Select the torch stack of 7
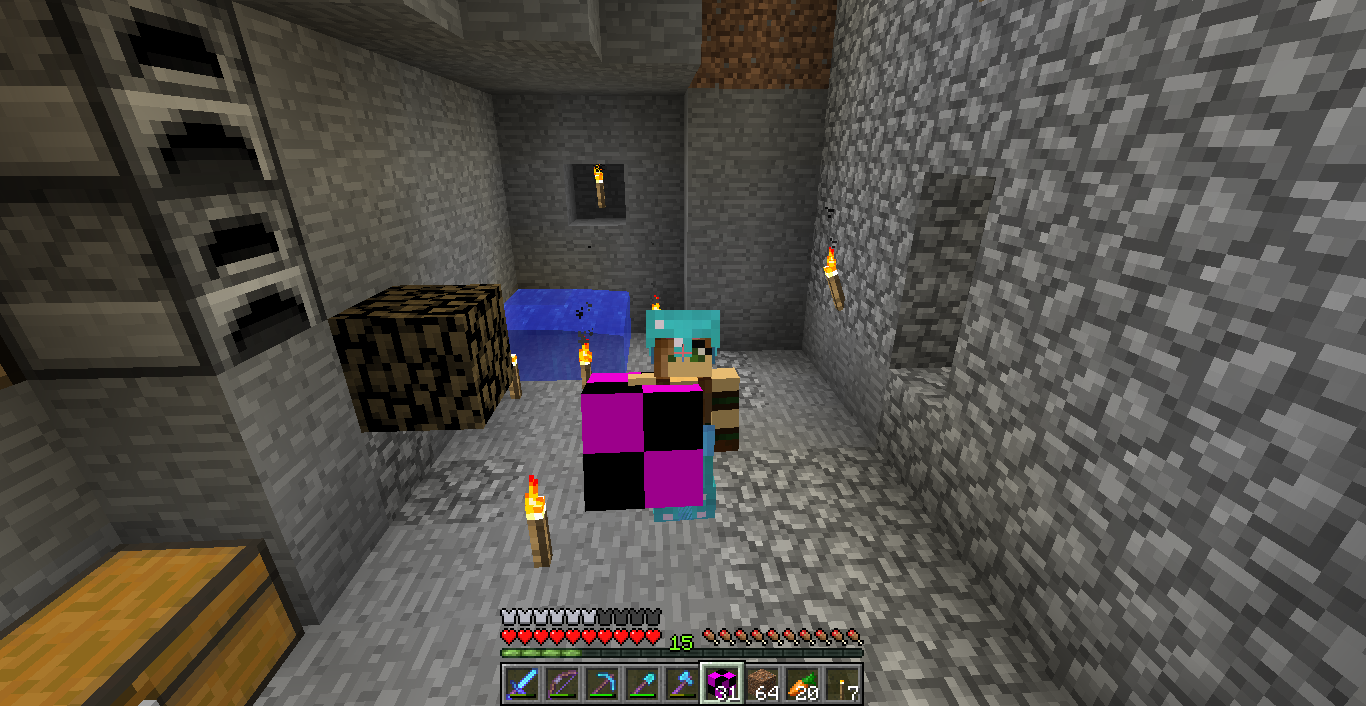1366x706 pixels. 841,684
